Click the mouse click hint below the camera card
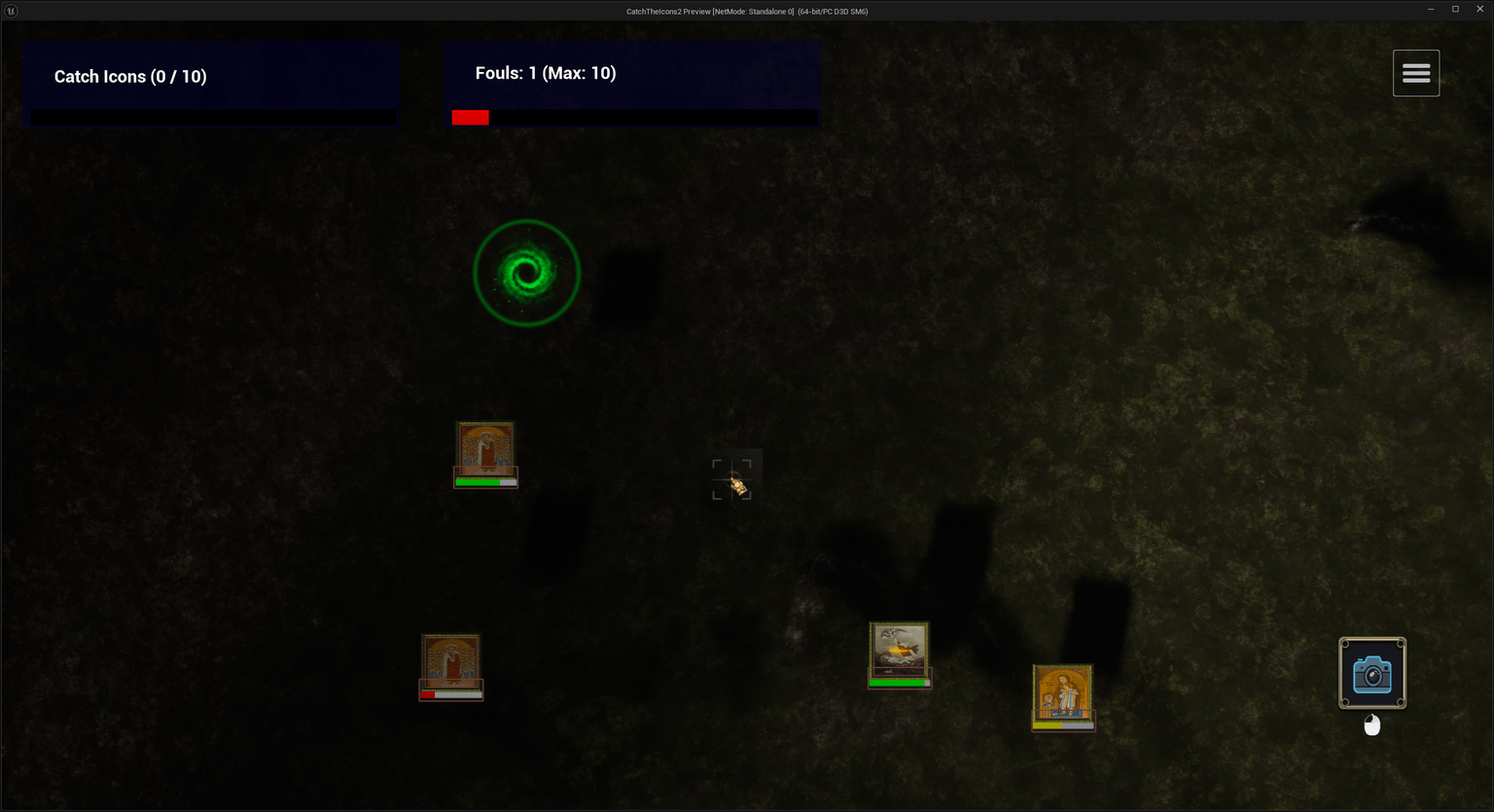The height and width of the screenshot is (812, 1494). [1371, 724]
